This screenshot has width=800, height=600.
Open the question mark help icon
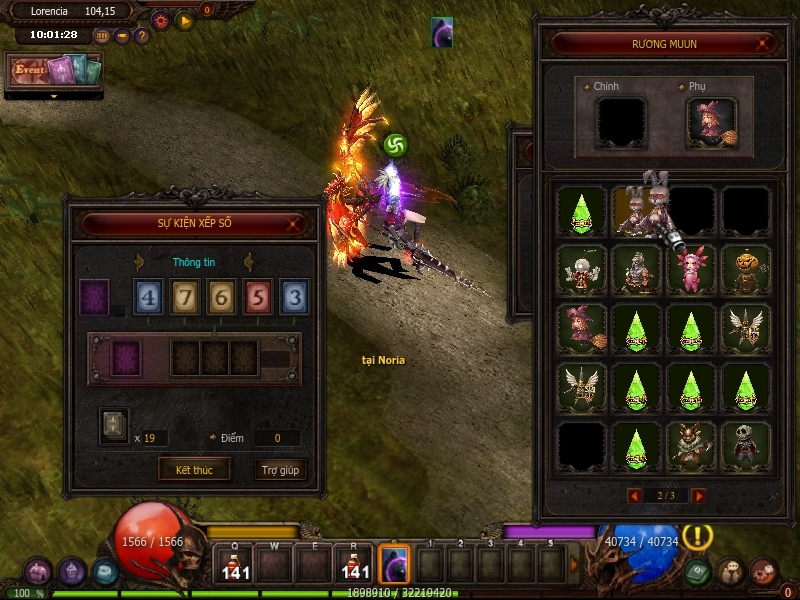pyautogui.click(x=142, y=36)
